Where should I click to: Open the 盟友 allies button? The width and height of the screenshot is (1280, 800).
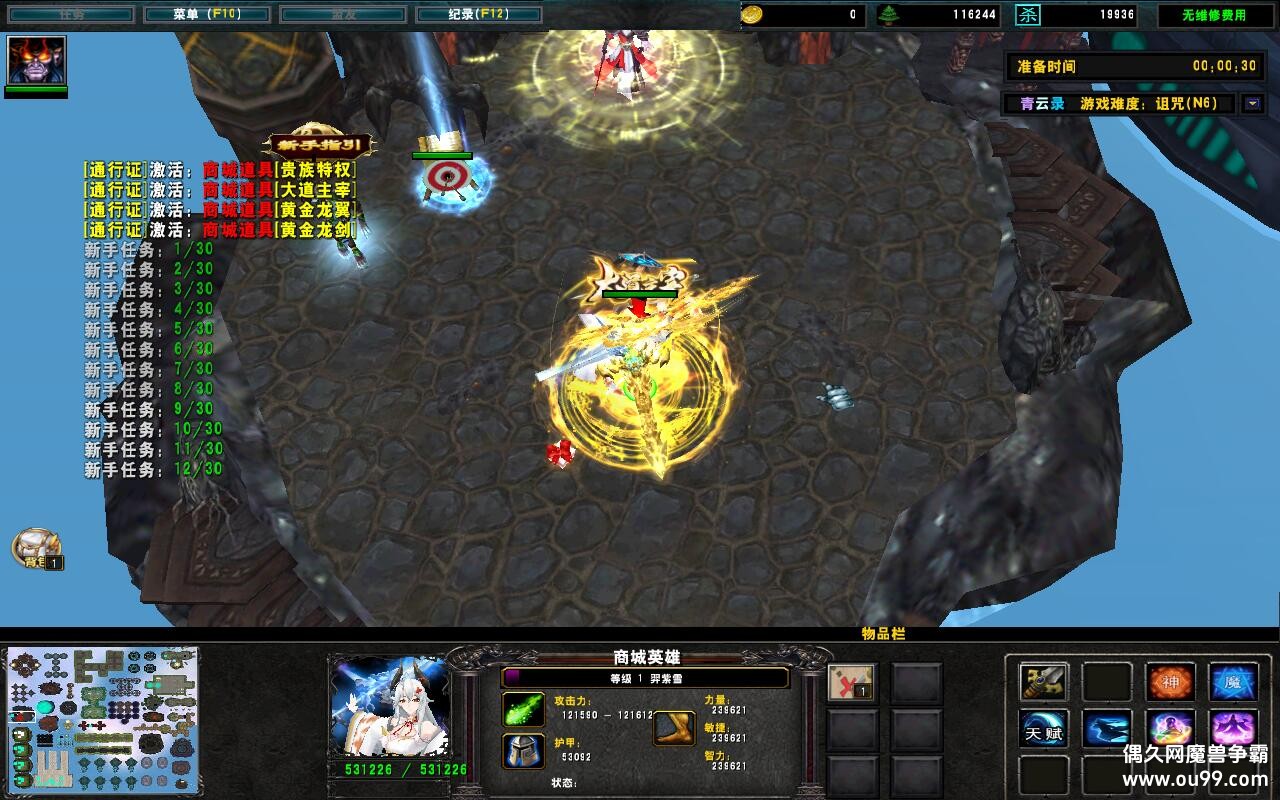pyautogui.click(x=342, y=15)
